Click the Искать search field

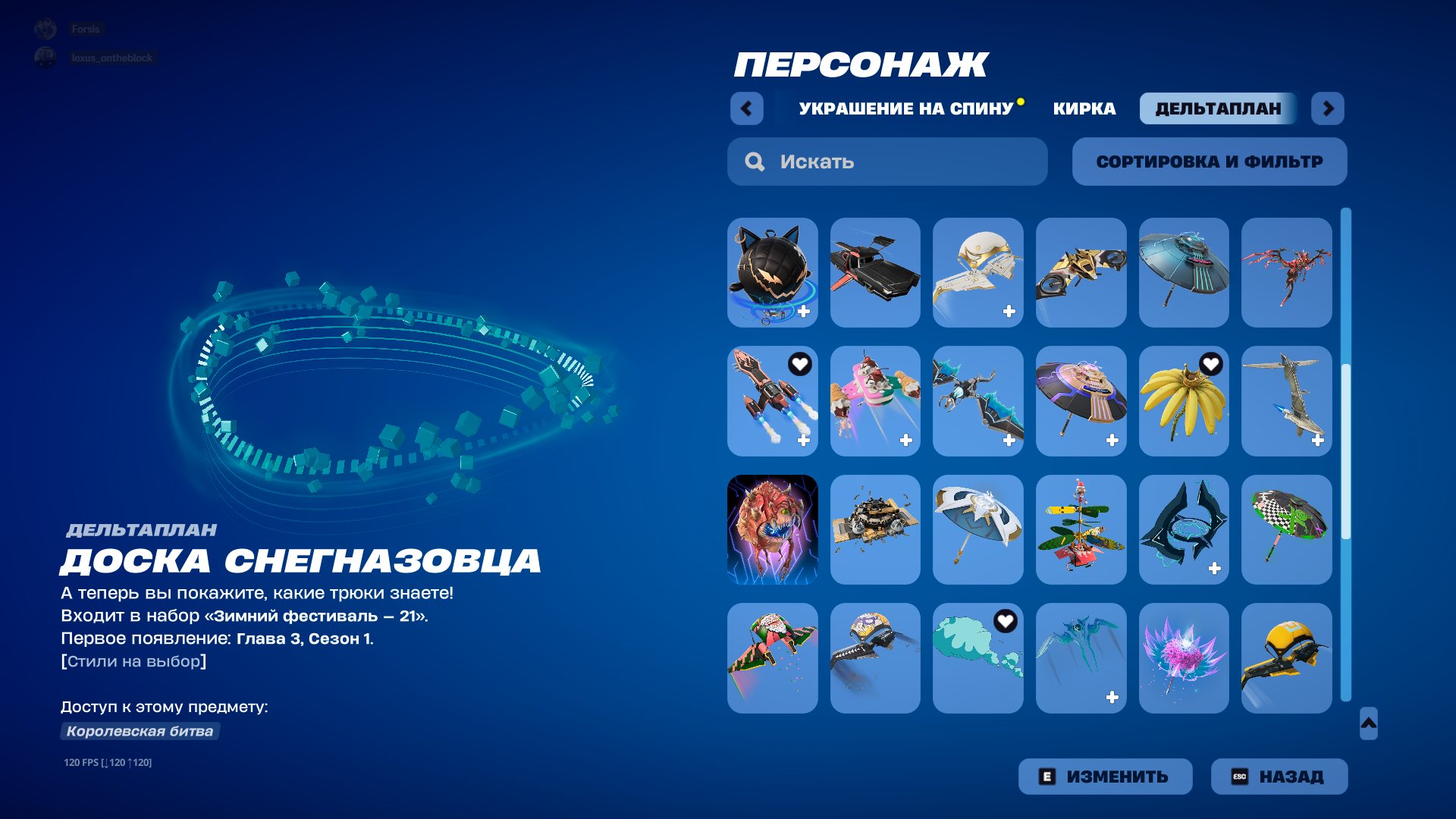pyautogui.click(x=887, y=162)
